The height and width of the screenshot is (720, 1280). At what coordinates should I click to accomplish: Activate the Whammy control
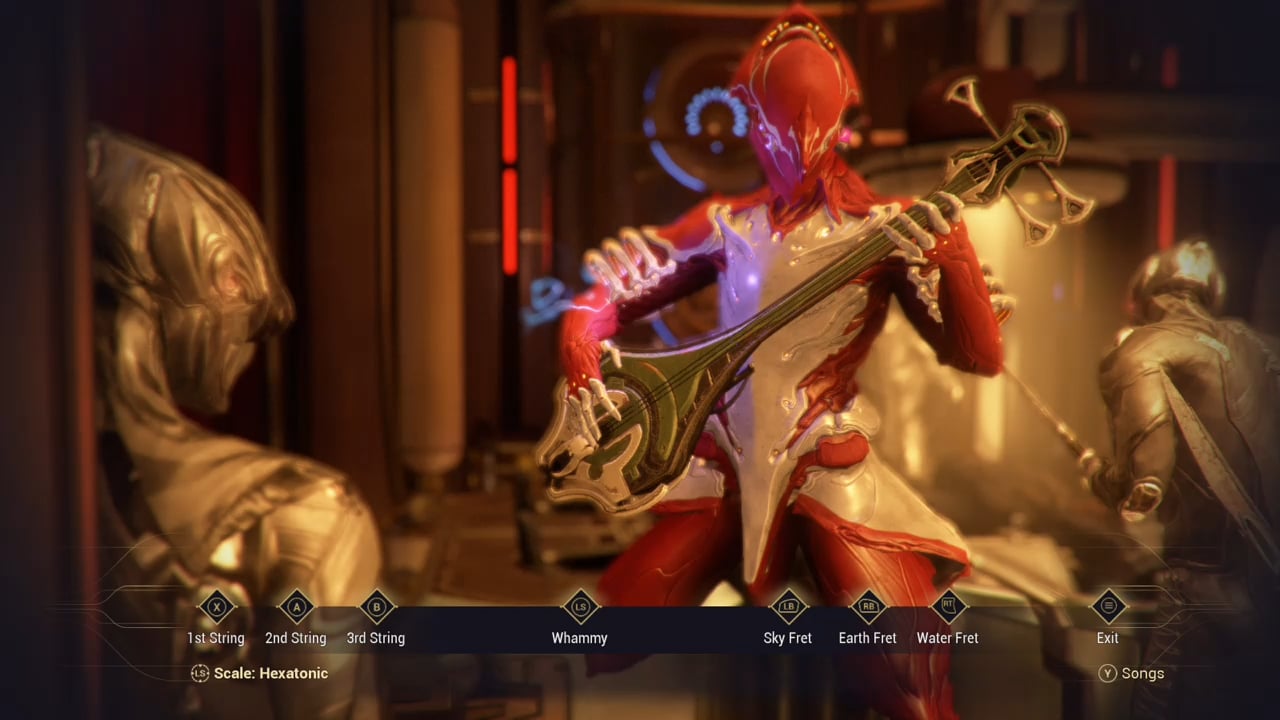pos(580,607)
